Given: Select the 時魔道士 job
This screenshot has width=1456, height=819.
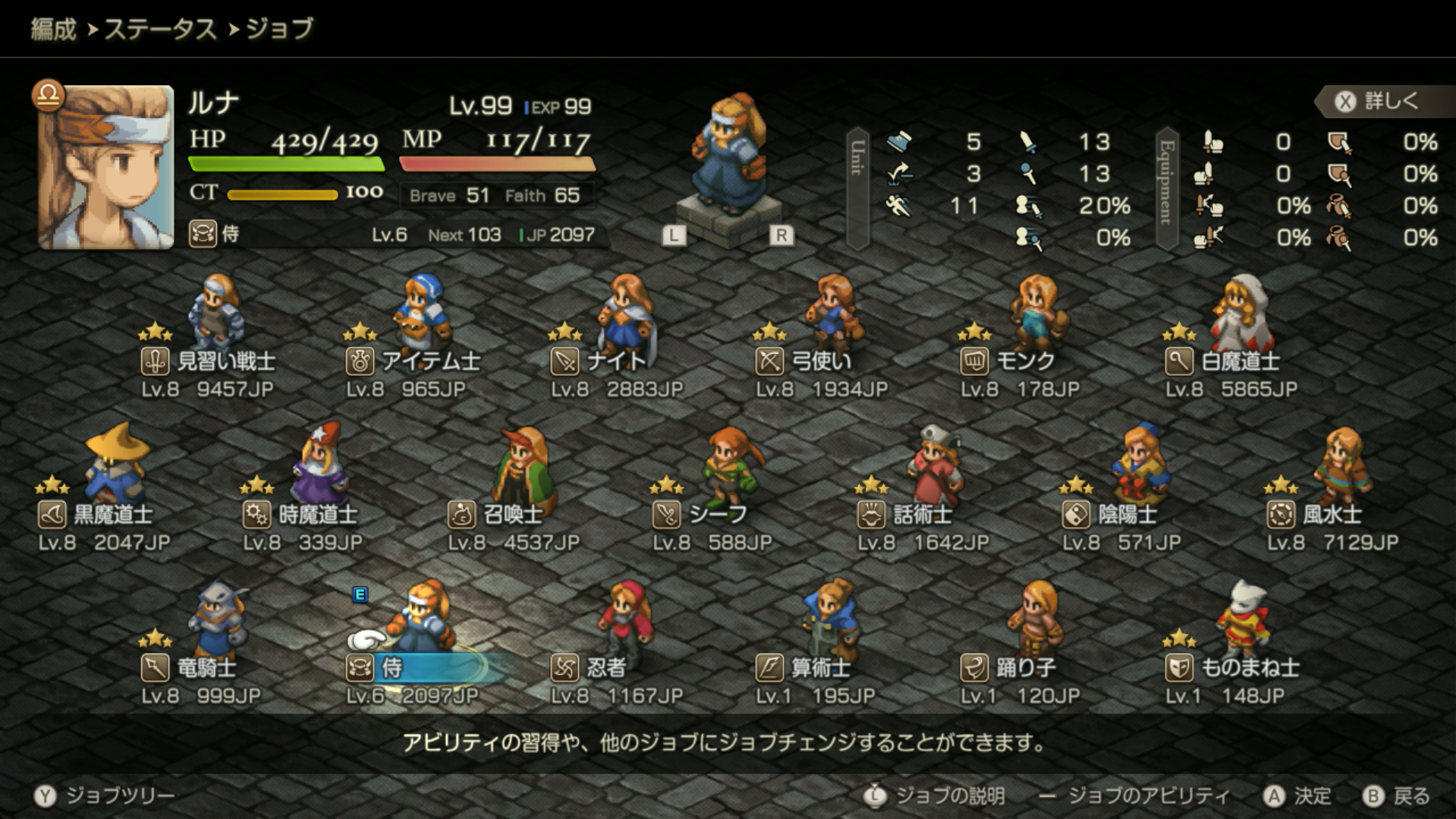Looking at the screenshot, I should tap(310, 515).
